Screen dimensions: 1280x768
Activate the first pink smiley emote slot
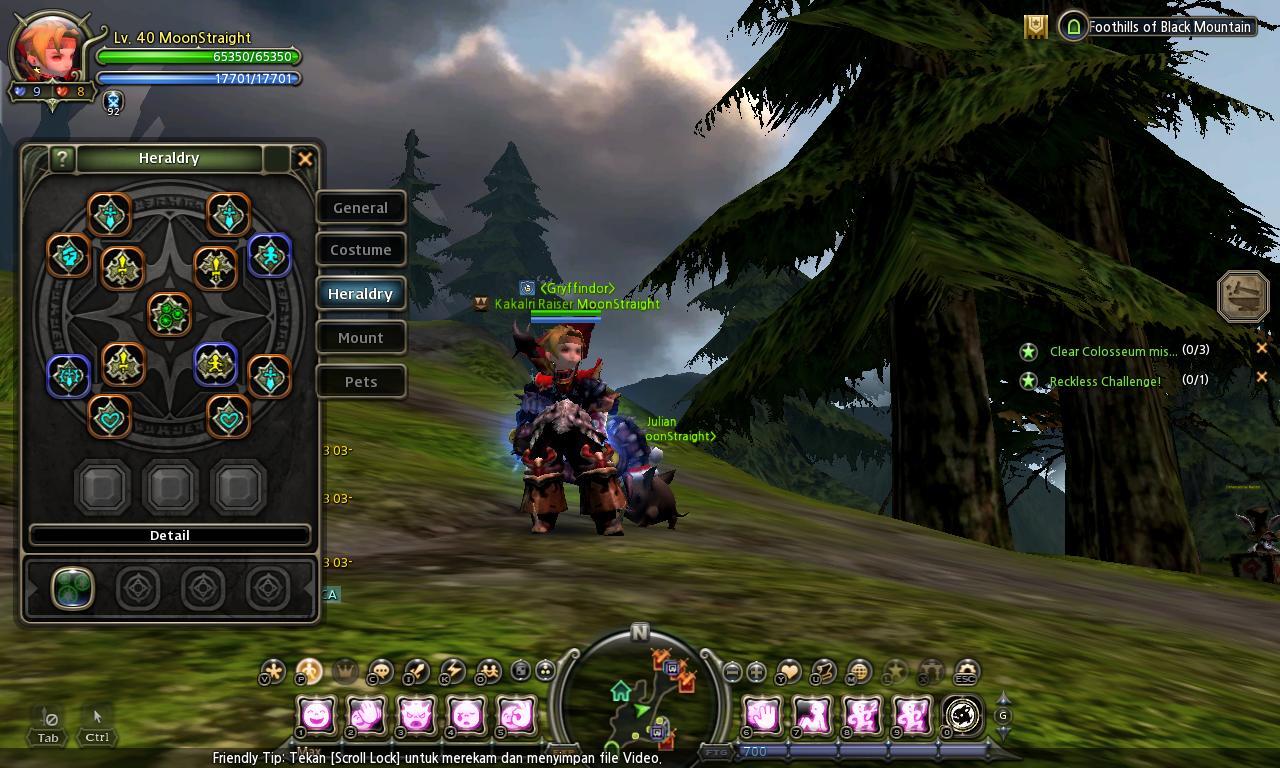coord(317,715)
